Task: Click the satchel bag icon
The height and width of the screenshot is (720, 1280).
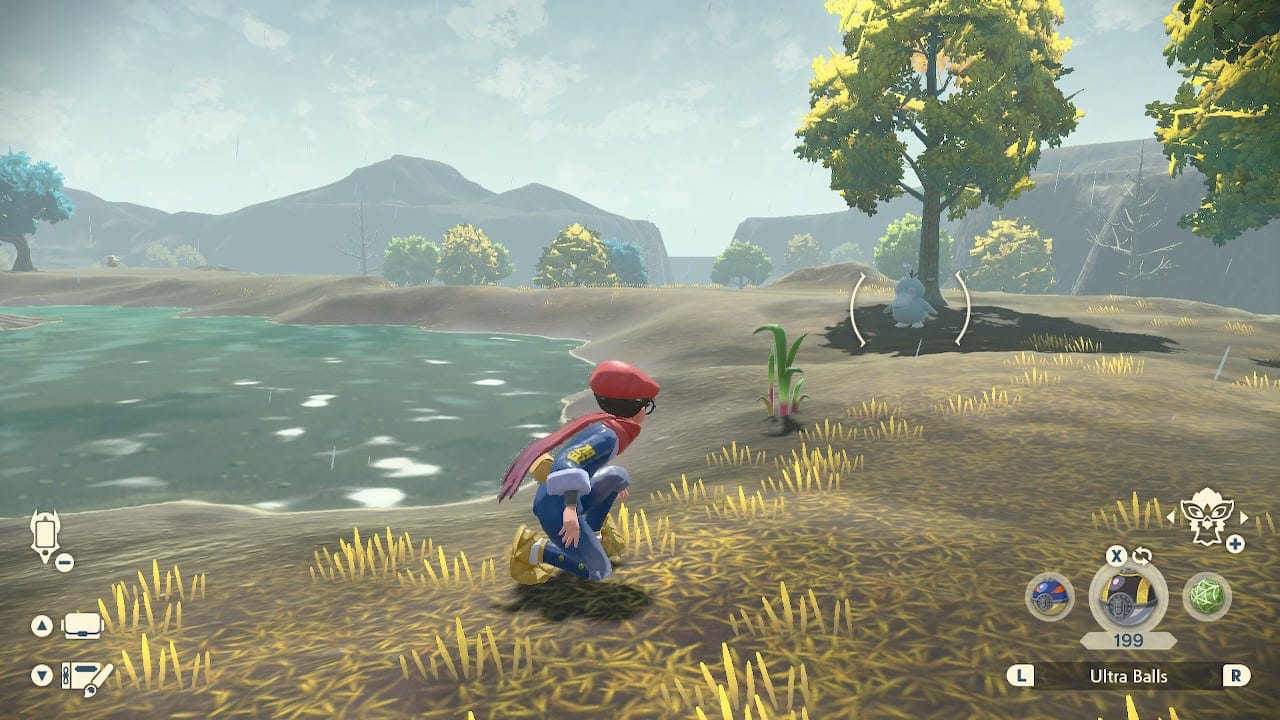Action: click(x=82, y=625)
